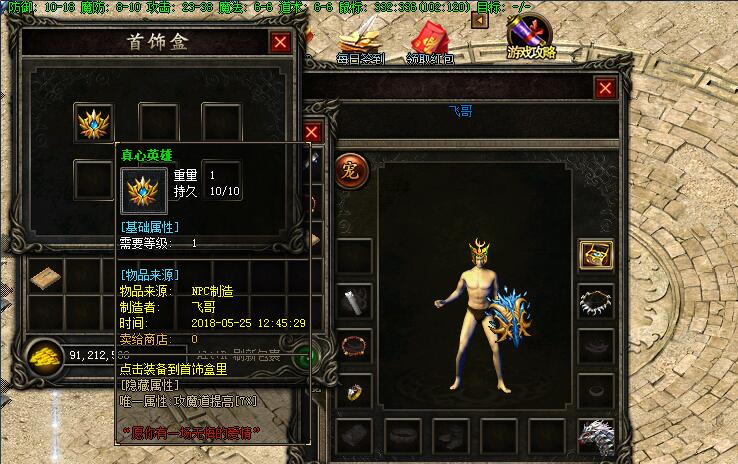Close the bag window behind the tooltip

click(x=312, y=132)
